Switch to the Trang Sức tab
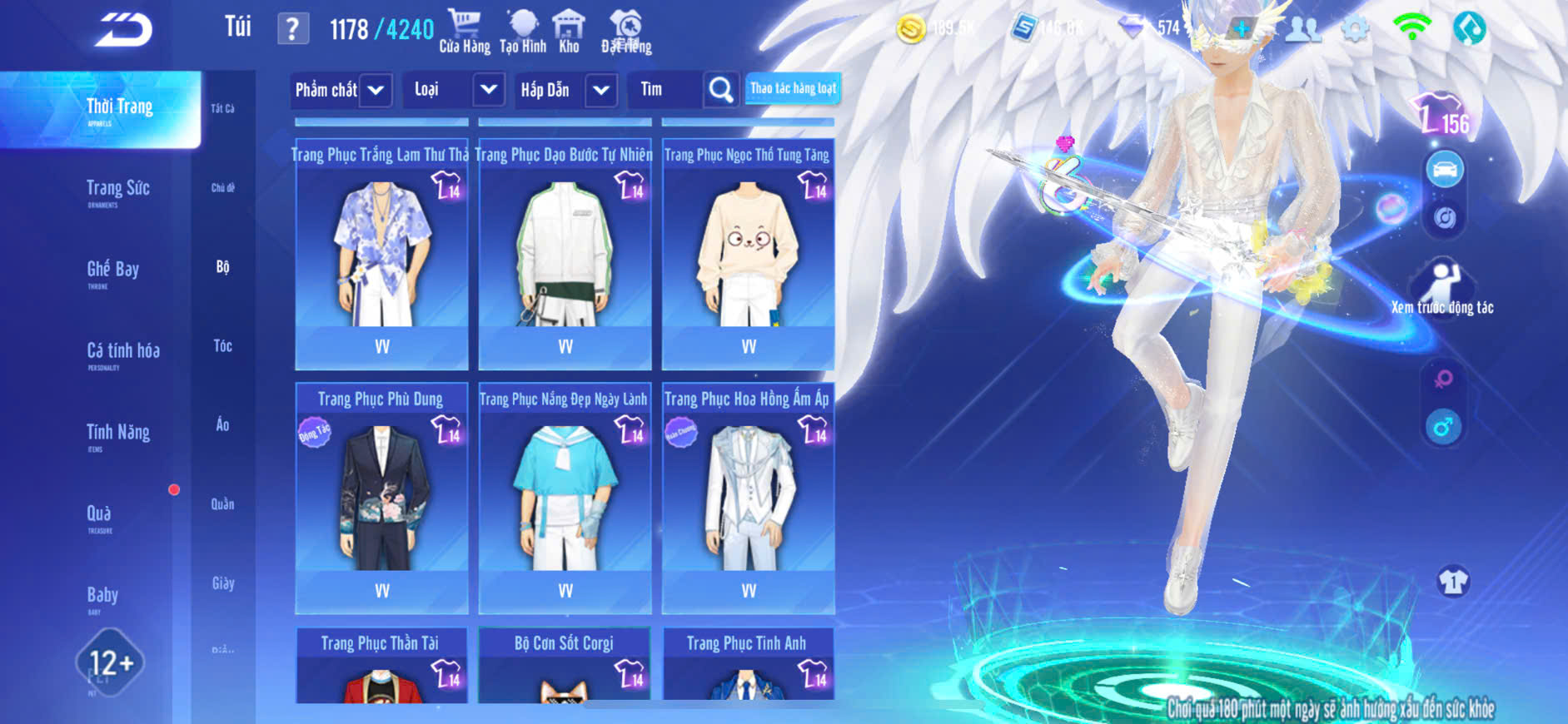This screenshot has height=724, width=1568. click(117, 190)
